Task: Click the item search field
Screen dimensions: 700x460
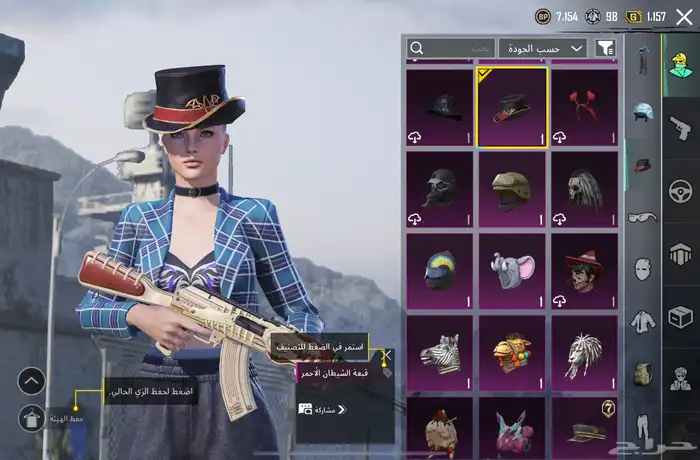Action: pos(451,48)
